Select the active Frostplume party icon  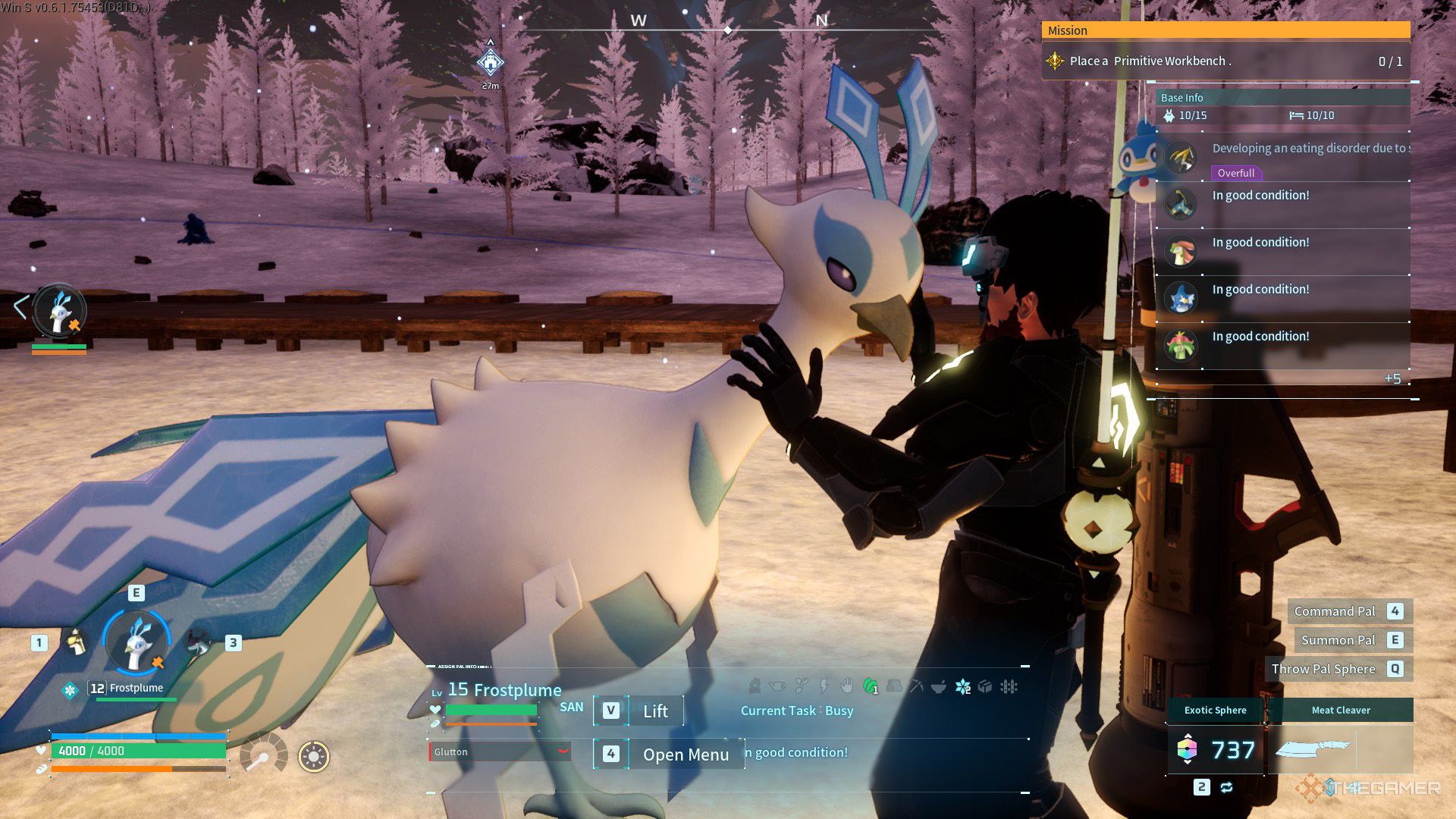[x=136, y=643]
